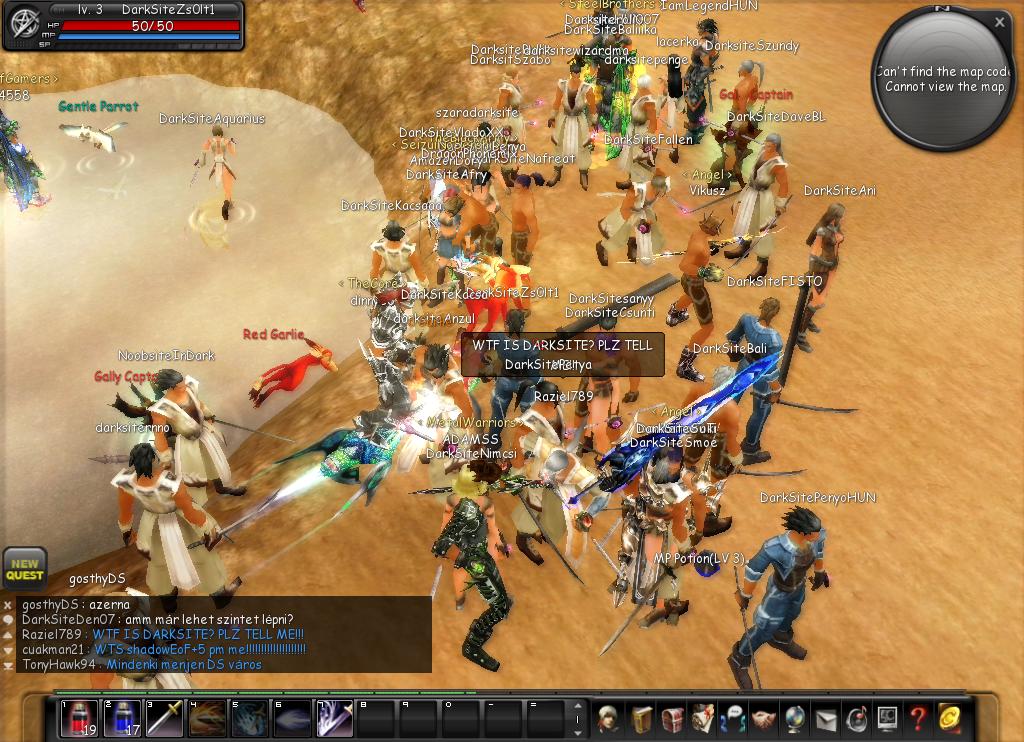Activate the fiery slash skill in slot 4

[207, 718]
